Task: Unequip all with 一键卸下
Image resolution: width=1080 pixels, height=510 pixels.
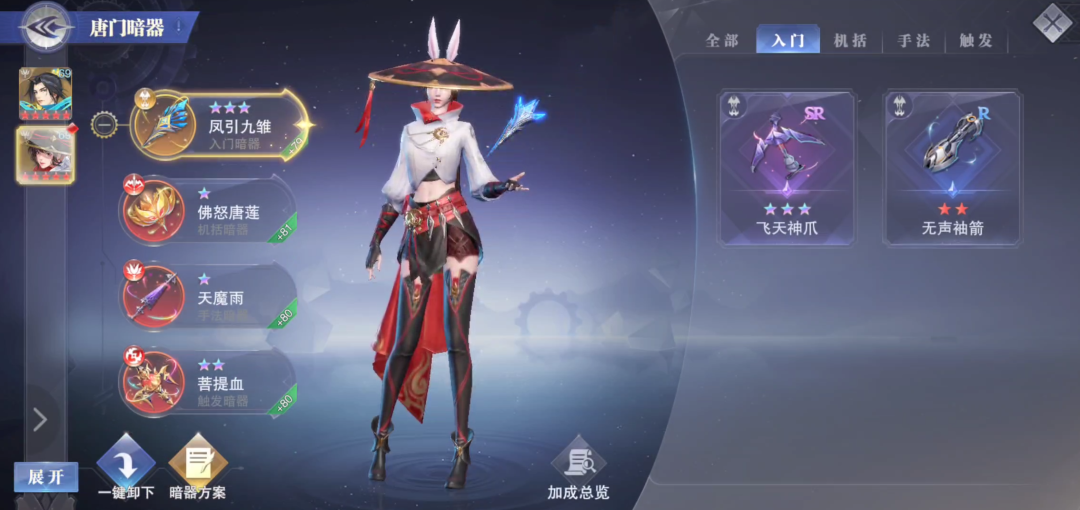Action: (126, 468)
